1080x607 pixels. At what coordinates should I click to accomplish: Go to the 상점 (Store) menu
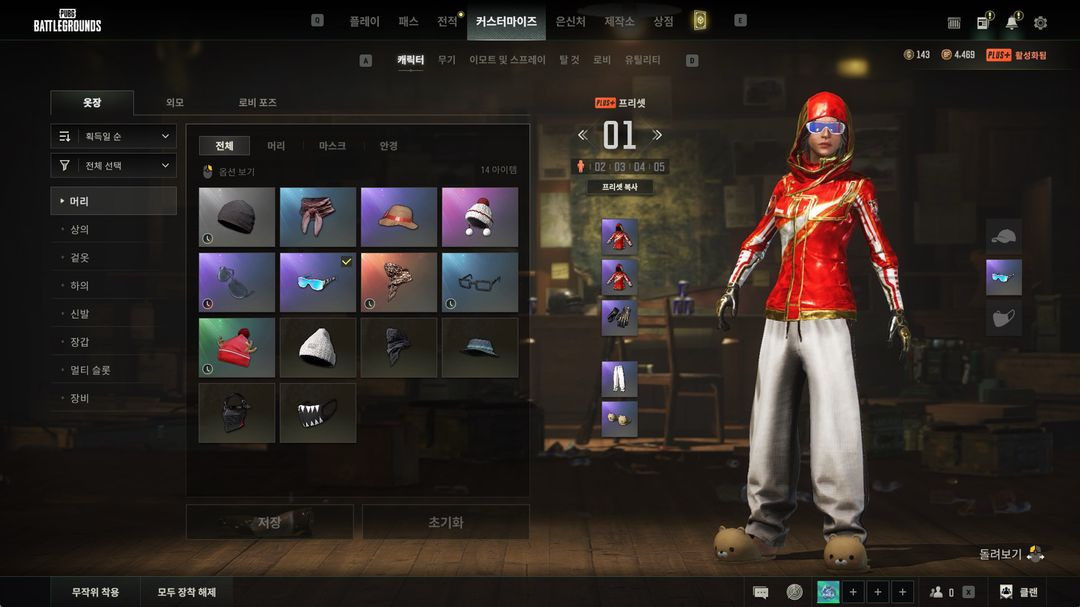tap(663, 21)
